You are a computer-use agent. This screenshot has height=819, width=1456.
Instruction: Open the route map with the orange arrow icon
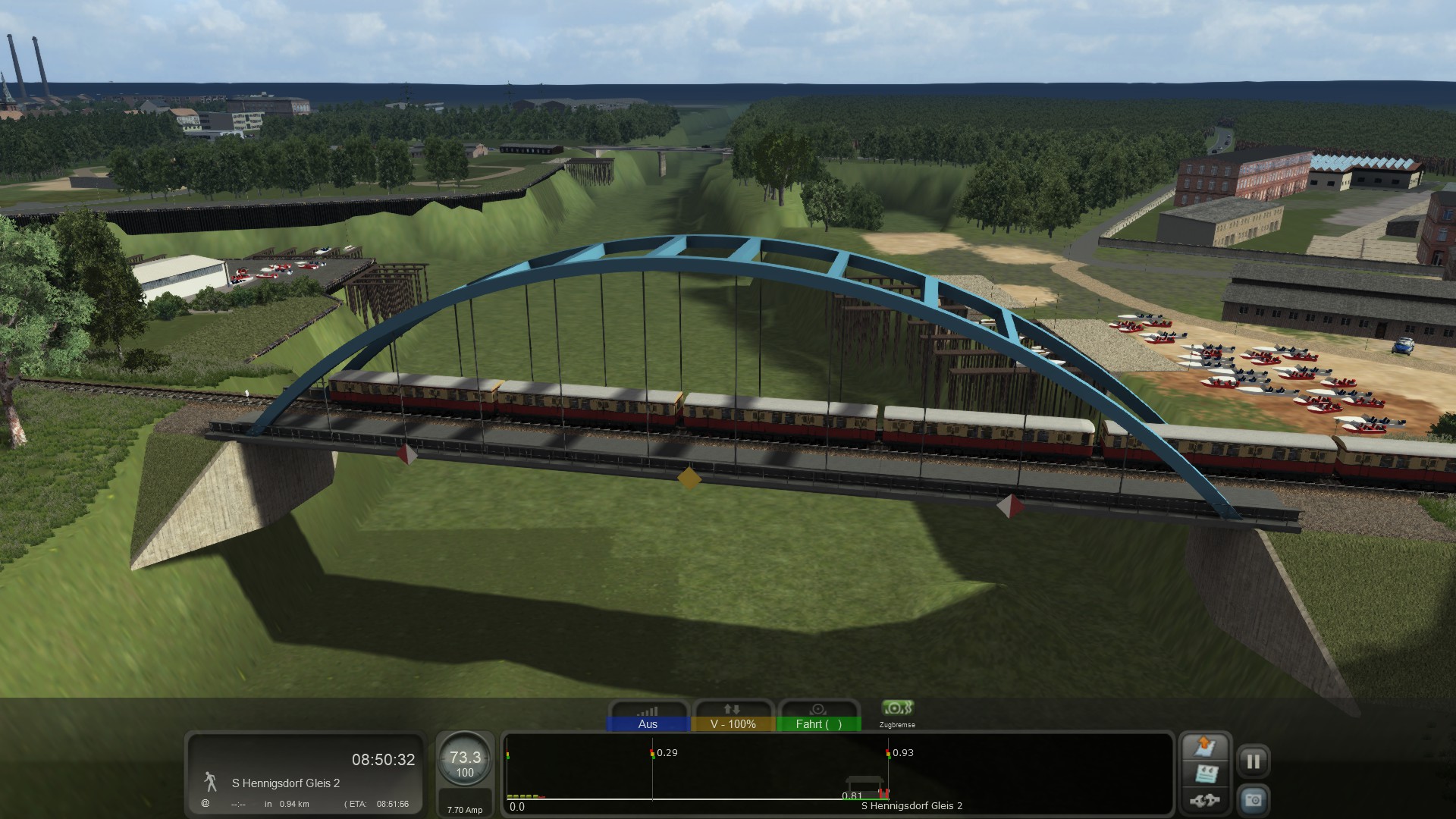(1204, 747)
